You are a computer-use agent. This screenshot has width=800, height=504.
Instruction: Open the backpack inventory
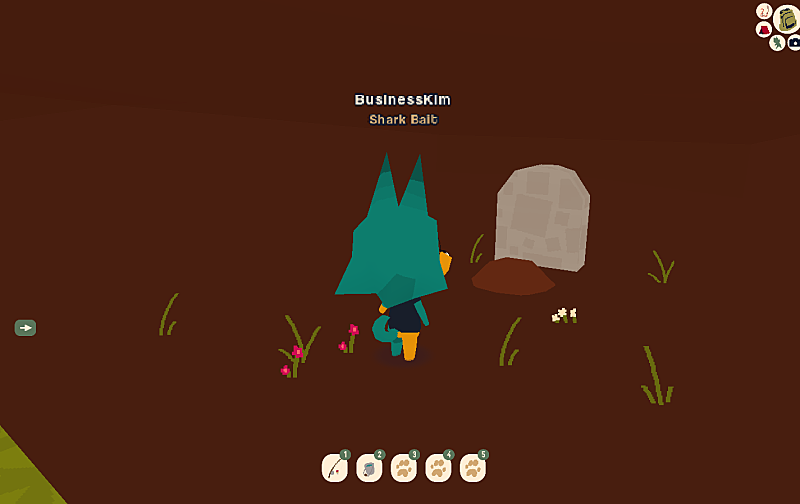coord(787,18)
